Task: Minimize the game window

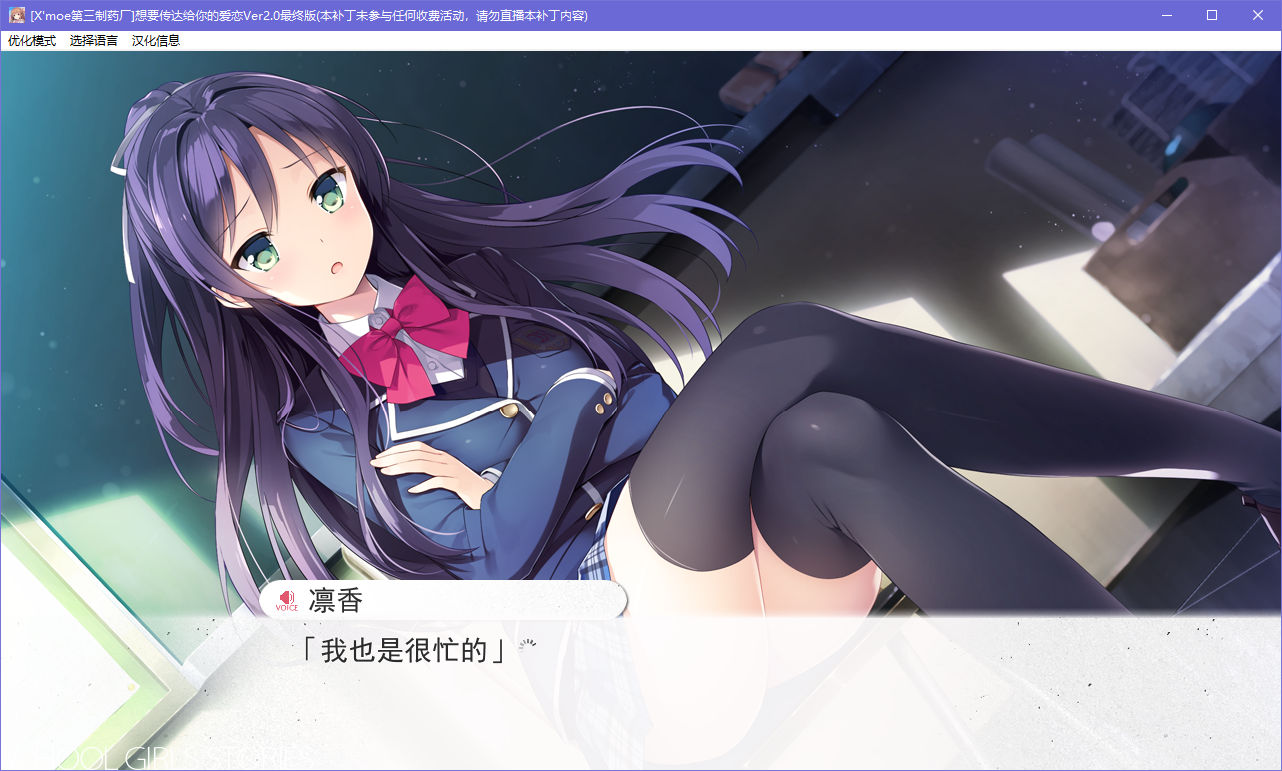Action: pyautogui.click(x=1166, y=15)
